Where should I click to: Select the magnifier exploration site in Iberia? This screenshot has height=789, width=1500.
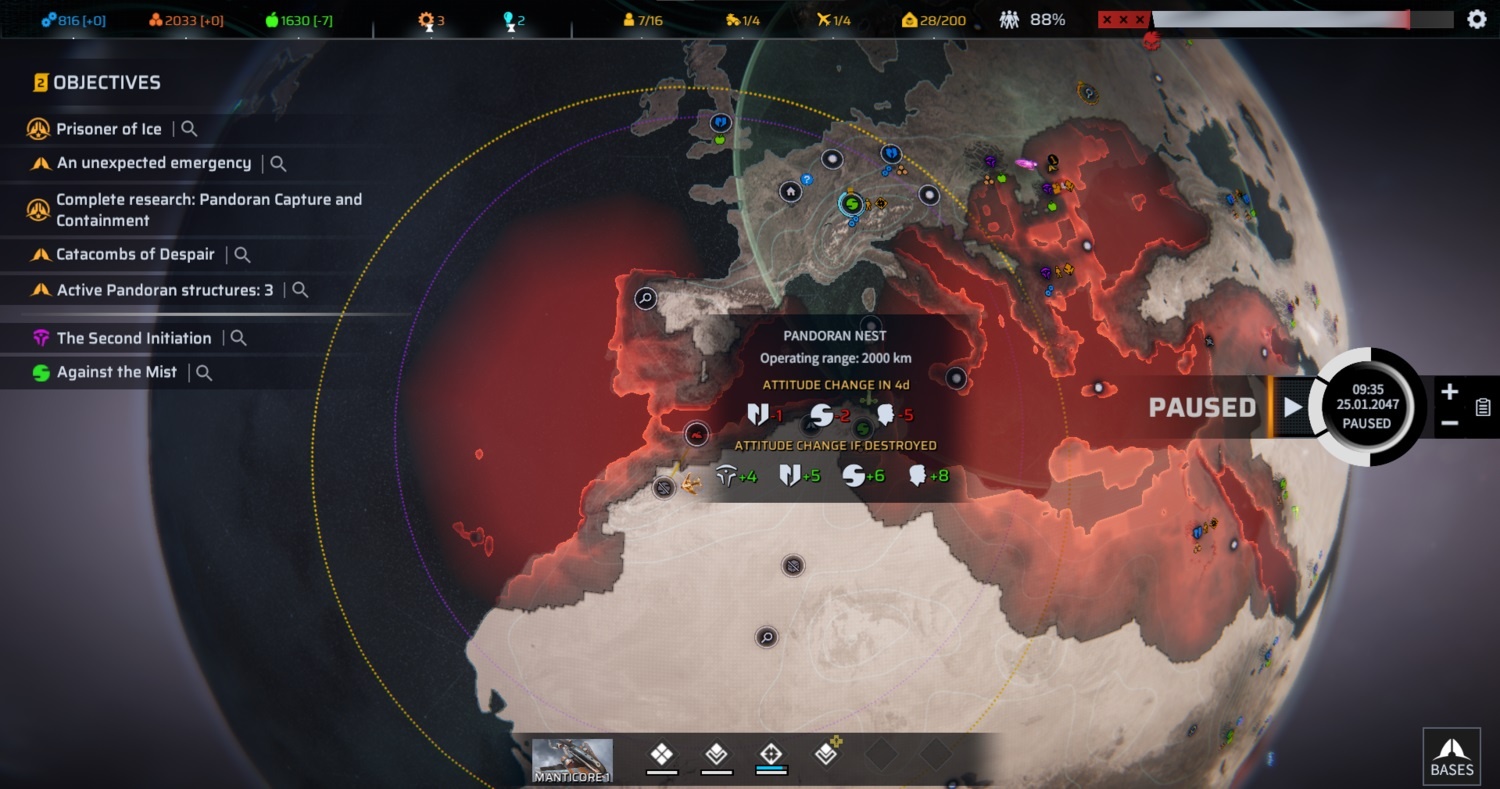click(x=646, y=297)
